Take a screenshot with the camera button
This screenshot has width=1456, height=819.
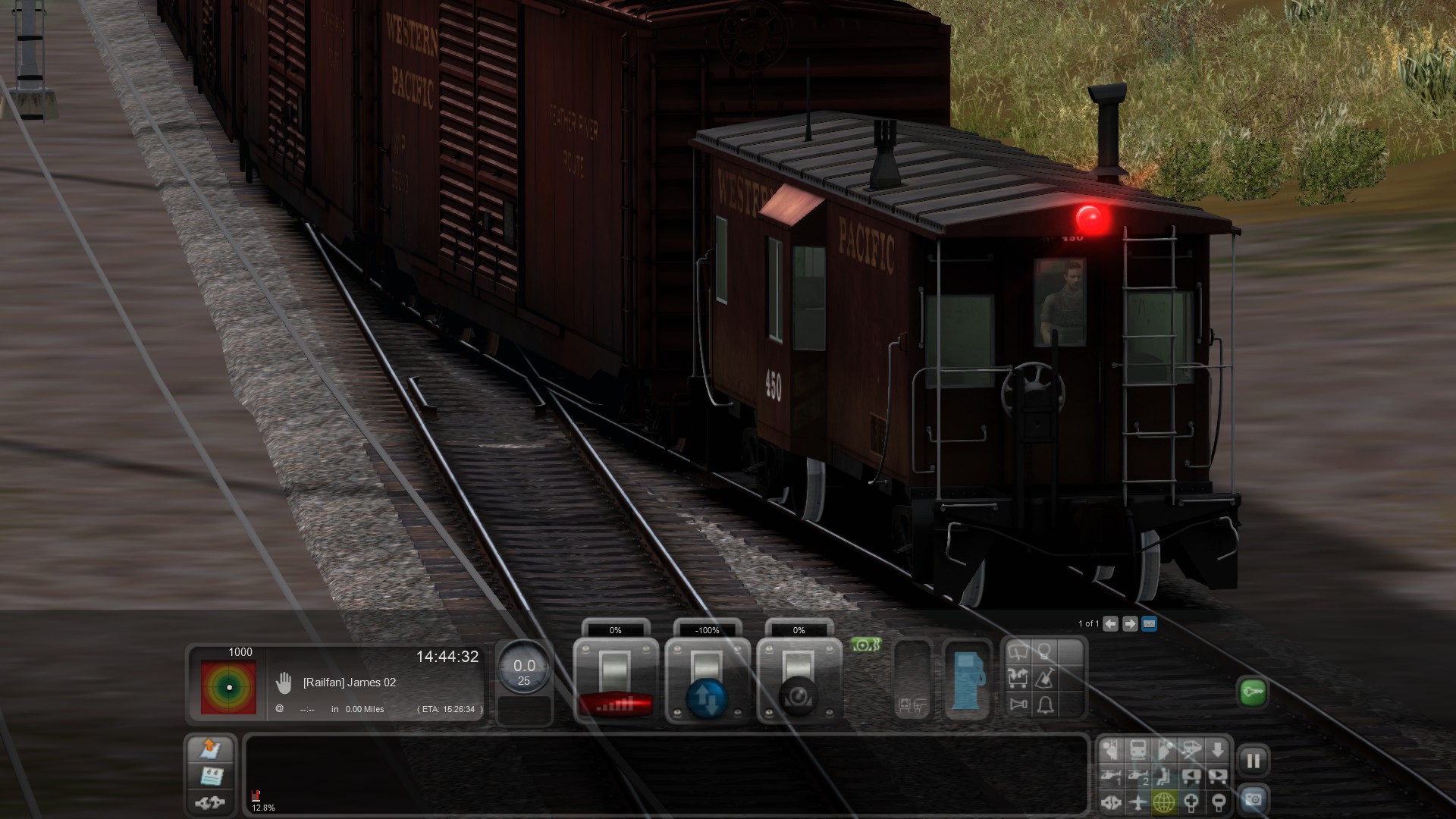pyautogui.click(x=1253, y=799)
